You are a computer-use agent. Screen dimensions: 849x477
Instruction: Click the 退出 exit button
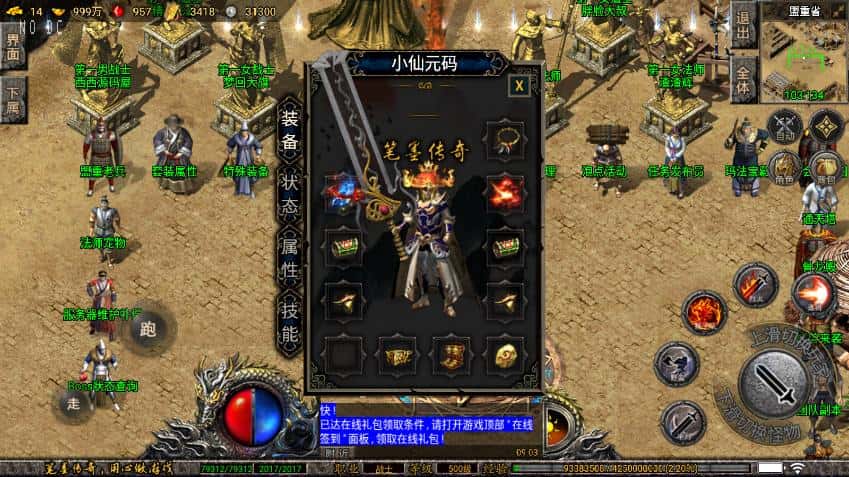[743, 25]
